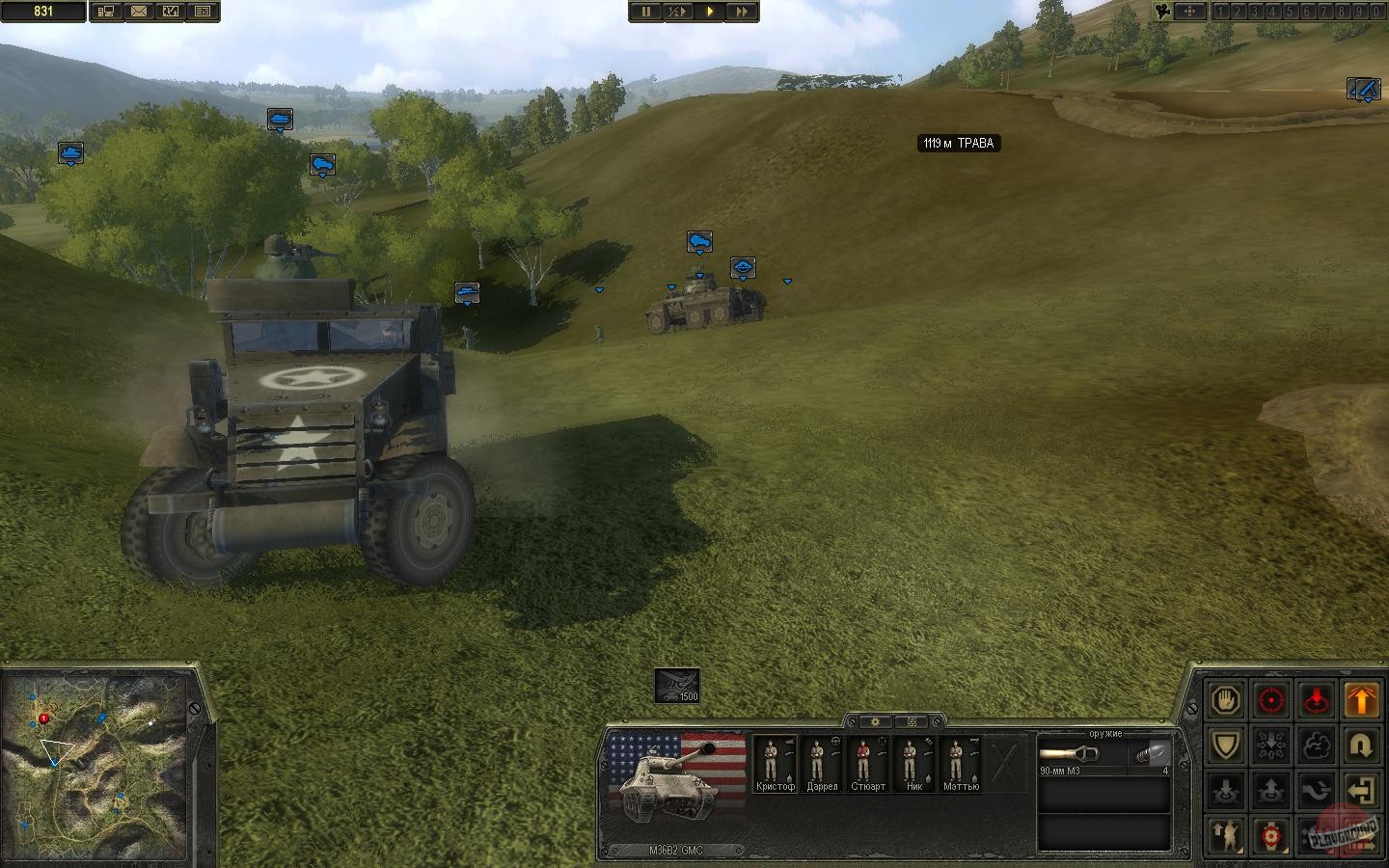Activate the highlighted orange movement order icon
This screenshot has height=868, width=1389.
[1362, 700]
